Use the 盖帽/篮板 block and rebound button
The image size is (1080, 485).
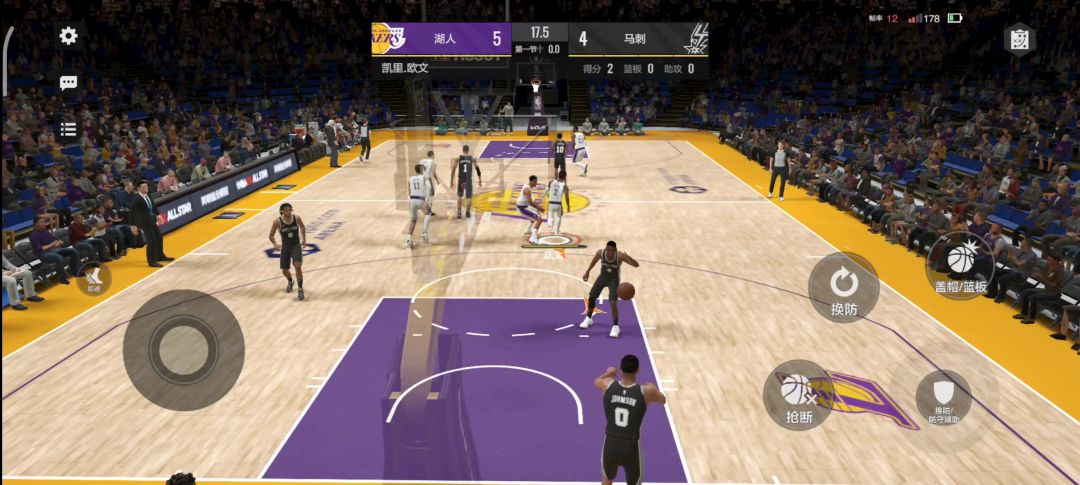pos(960,265)
